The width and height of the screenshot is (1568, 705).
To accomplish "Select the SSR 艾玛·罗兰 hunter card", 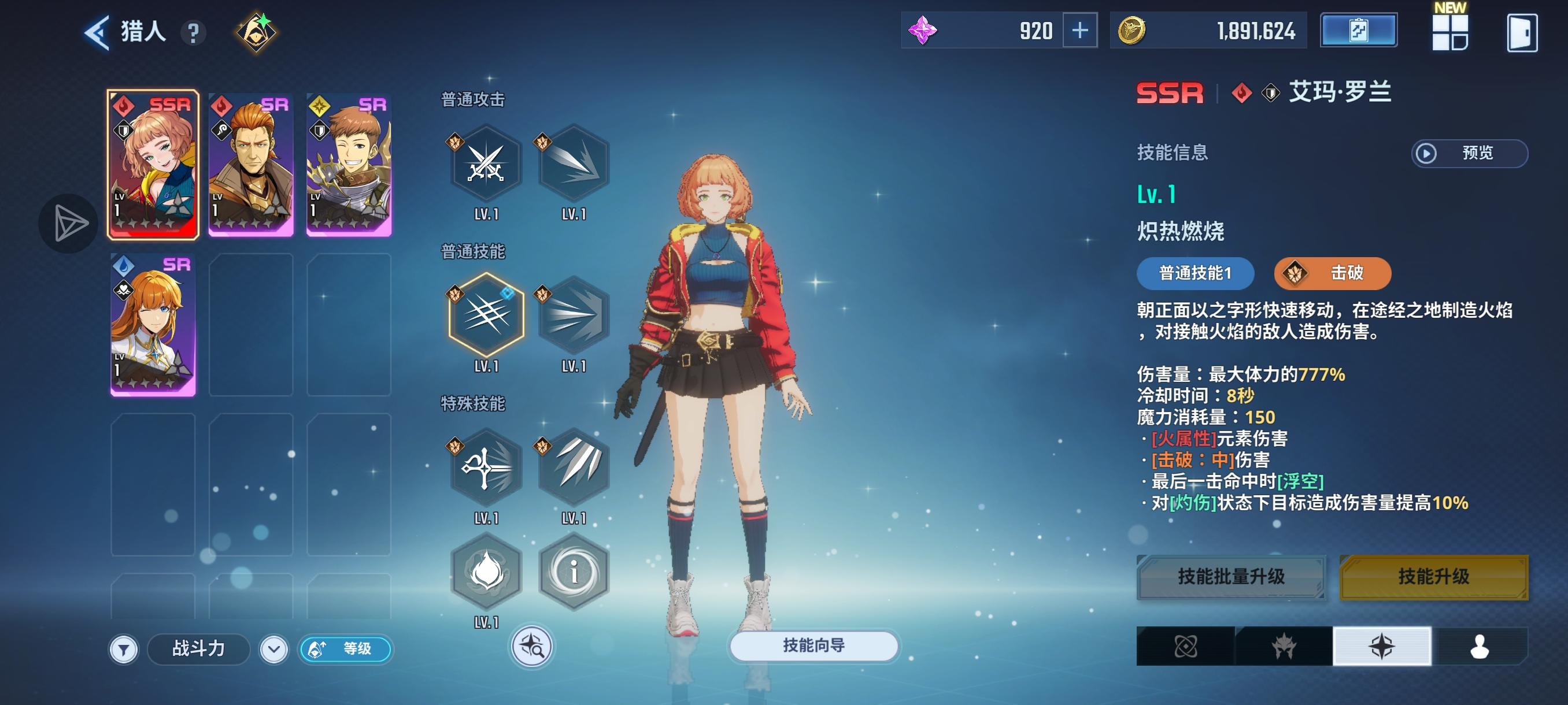I will click(153, 164).
